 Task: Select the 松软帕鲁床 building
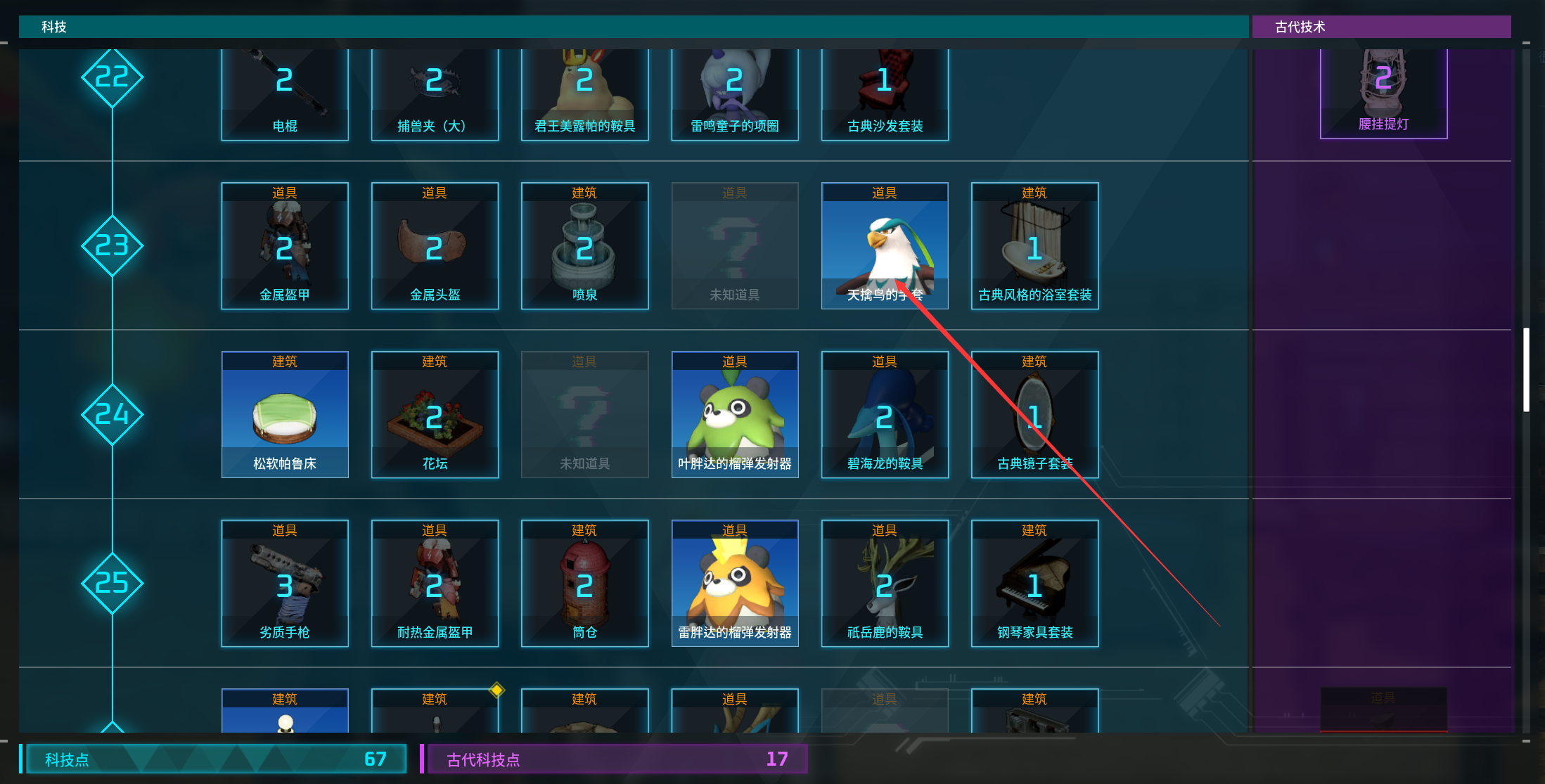coord(285,415)
